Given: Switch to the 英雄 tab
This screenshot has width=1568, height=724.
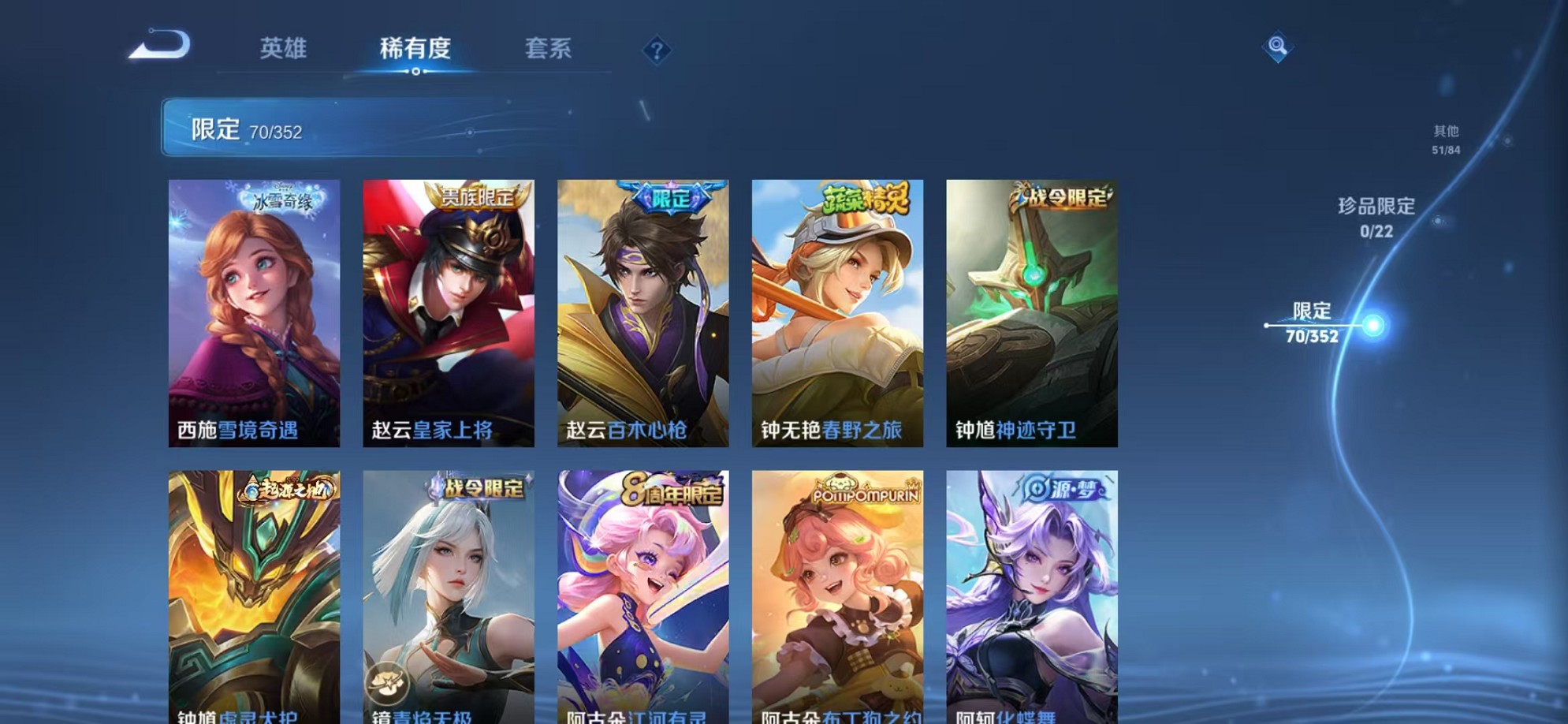Looking at the screenshot, I should [284, 49].
